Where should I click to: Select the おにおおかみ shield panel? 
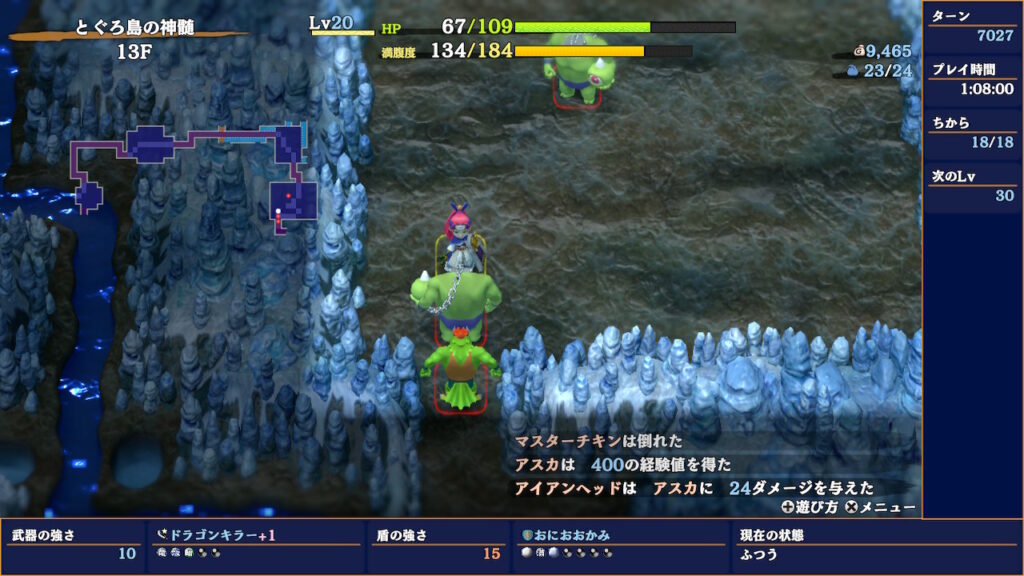(x=620, y=545)
